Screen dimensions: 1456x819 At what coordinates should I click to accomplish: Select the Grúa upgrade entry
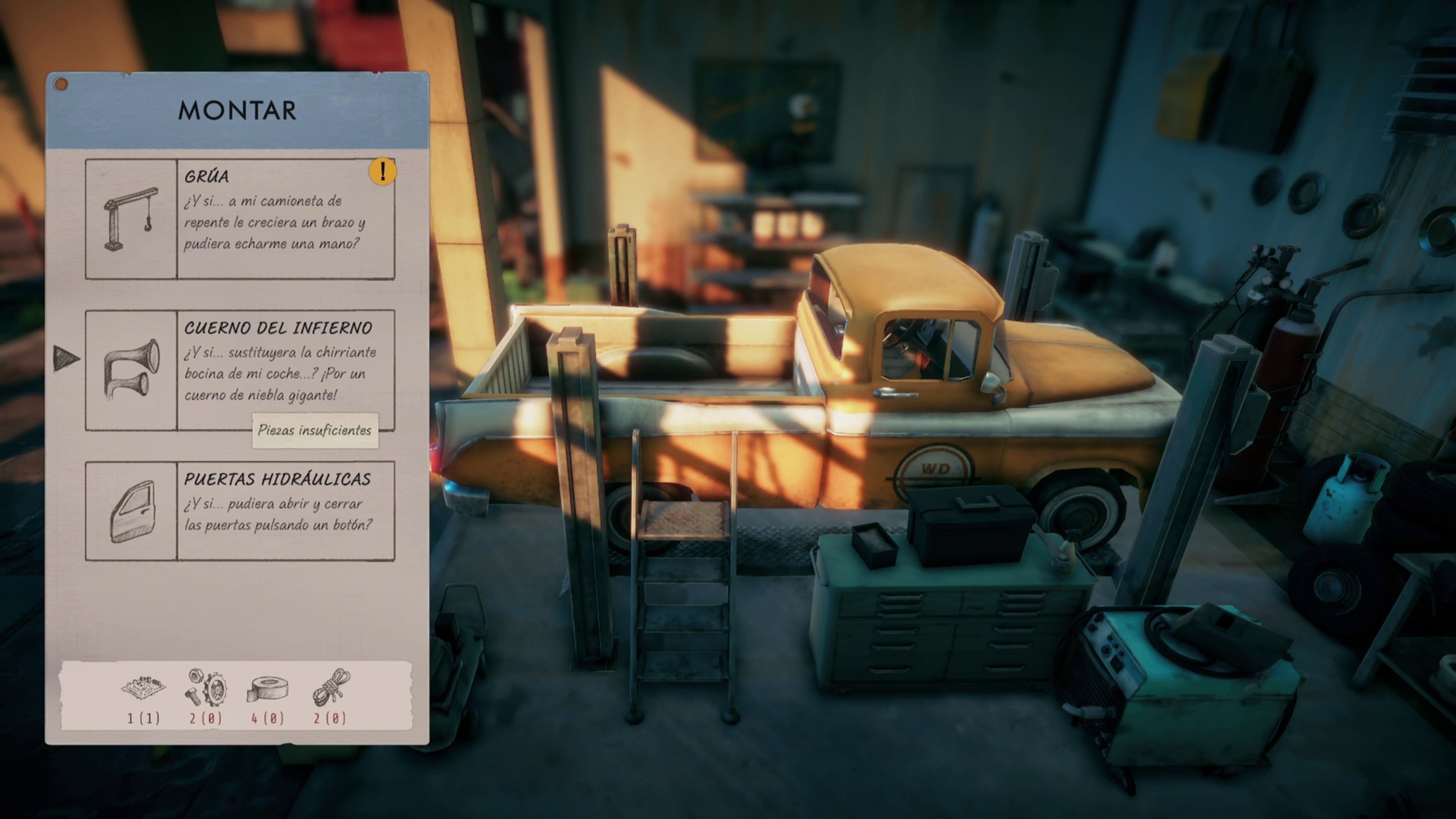point(240,219)
